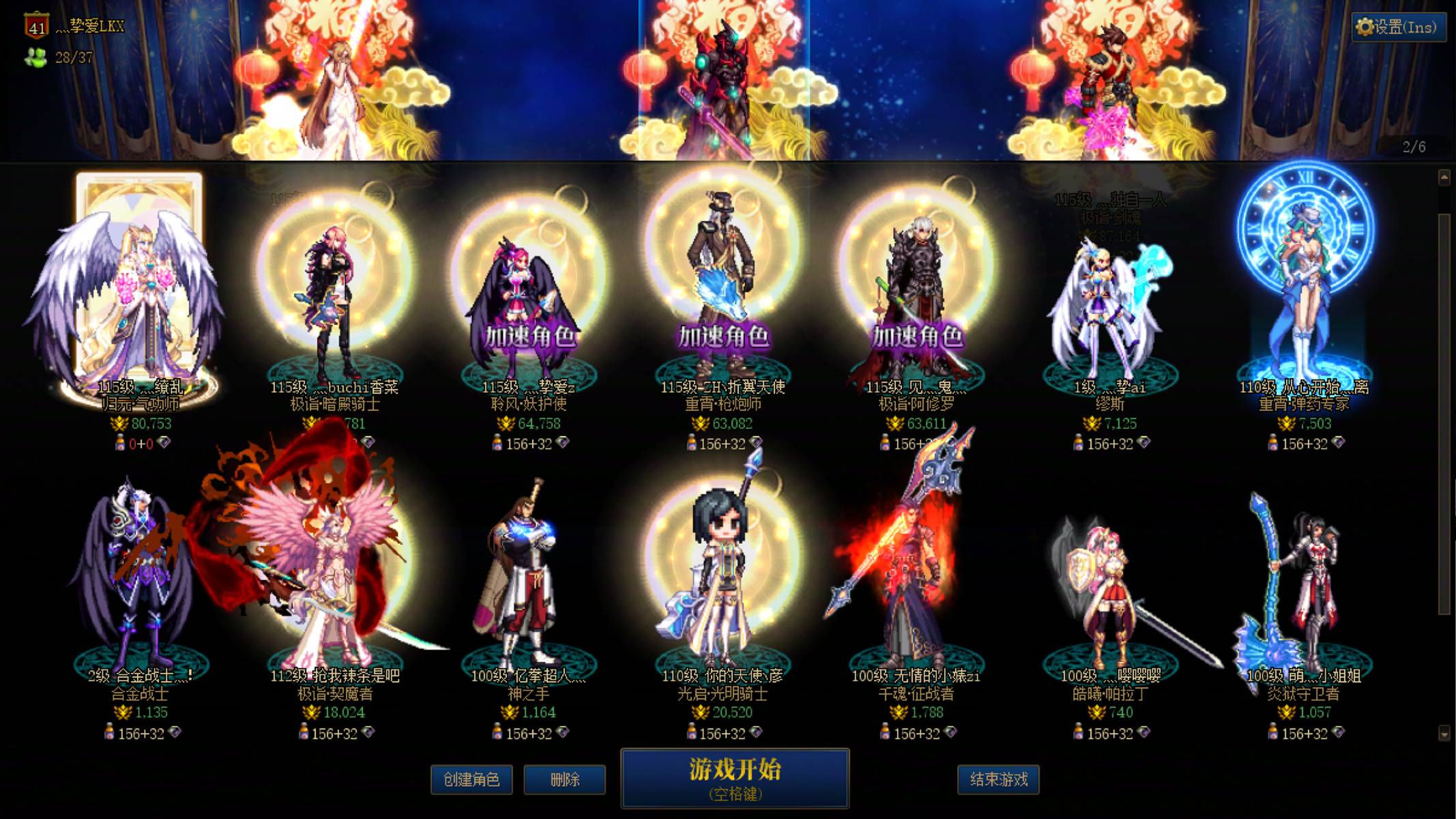
Task: Click the fame emblem icon beside 80,753
Action: 119,425
